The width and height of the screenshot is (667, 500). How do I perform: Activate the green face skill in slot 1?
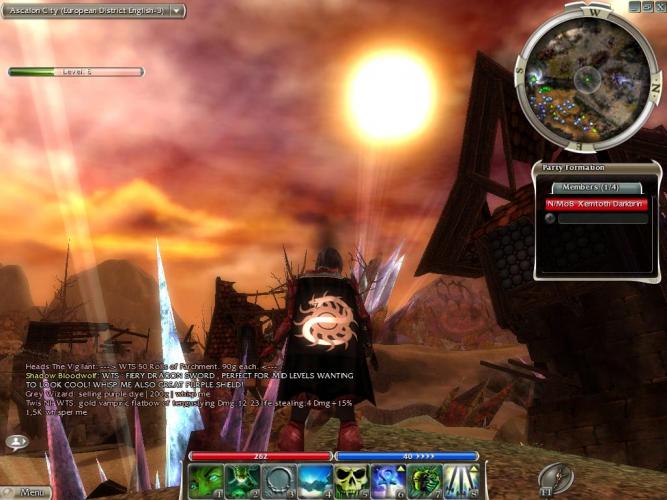(x=205, y=481)
